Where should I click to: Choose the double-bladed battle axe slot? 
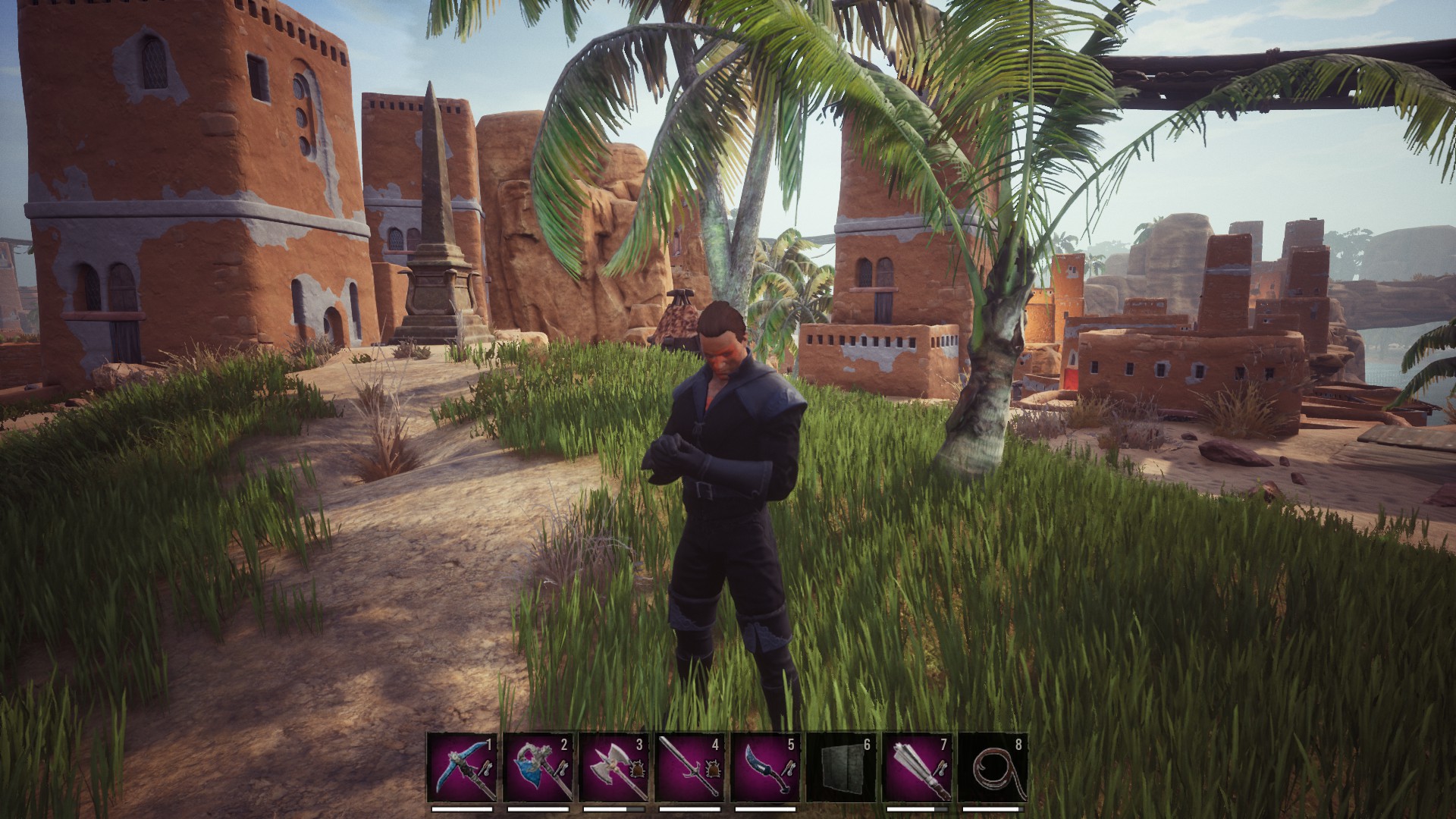613,767
